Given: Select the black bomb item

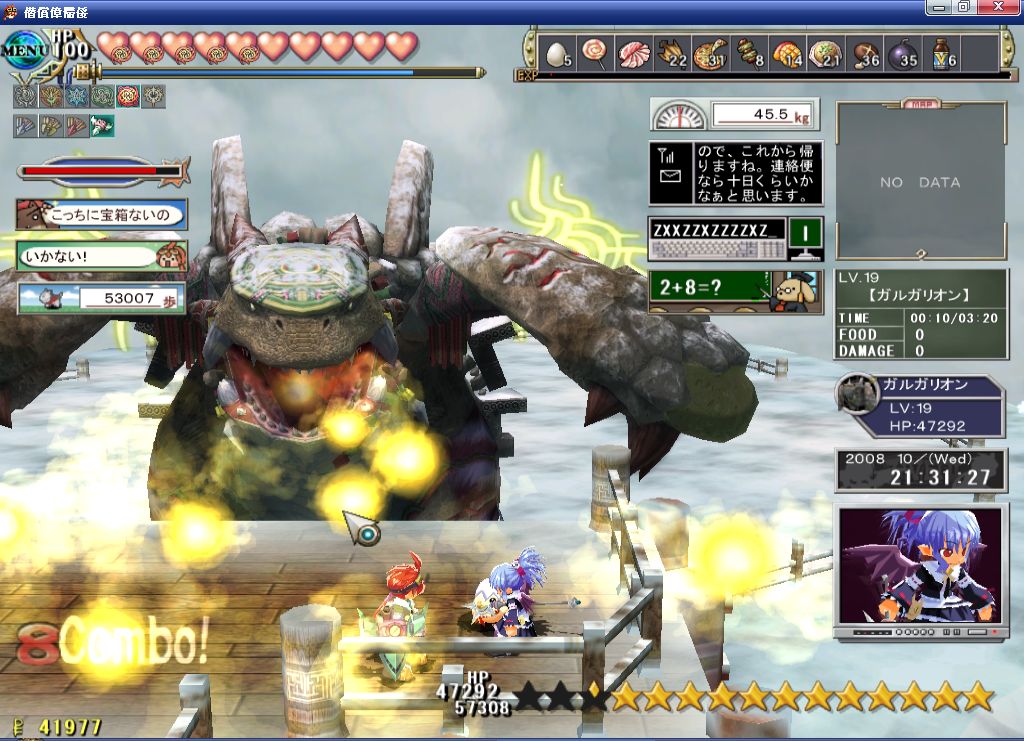Looking at the screenshot, I should coord(901,54).
